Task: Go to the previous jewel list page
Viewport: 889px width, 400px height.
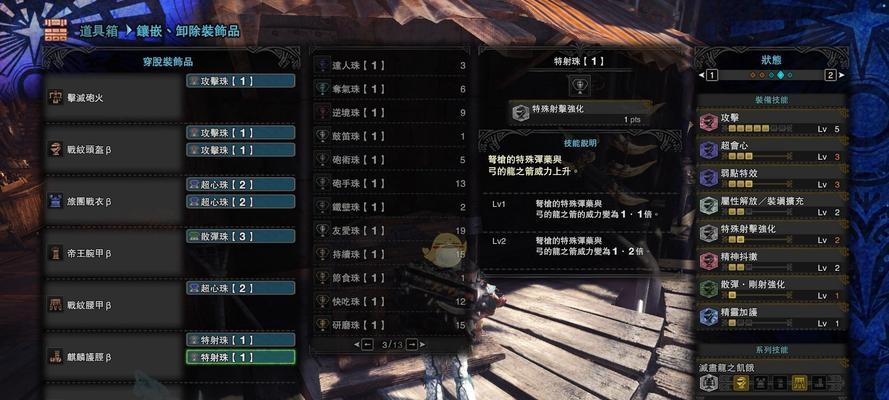Action: click(366, 345)
